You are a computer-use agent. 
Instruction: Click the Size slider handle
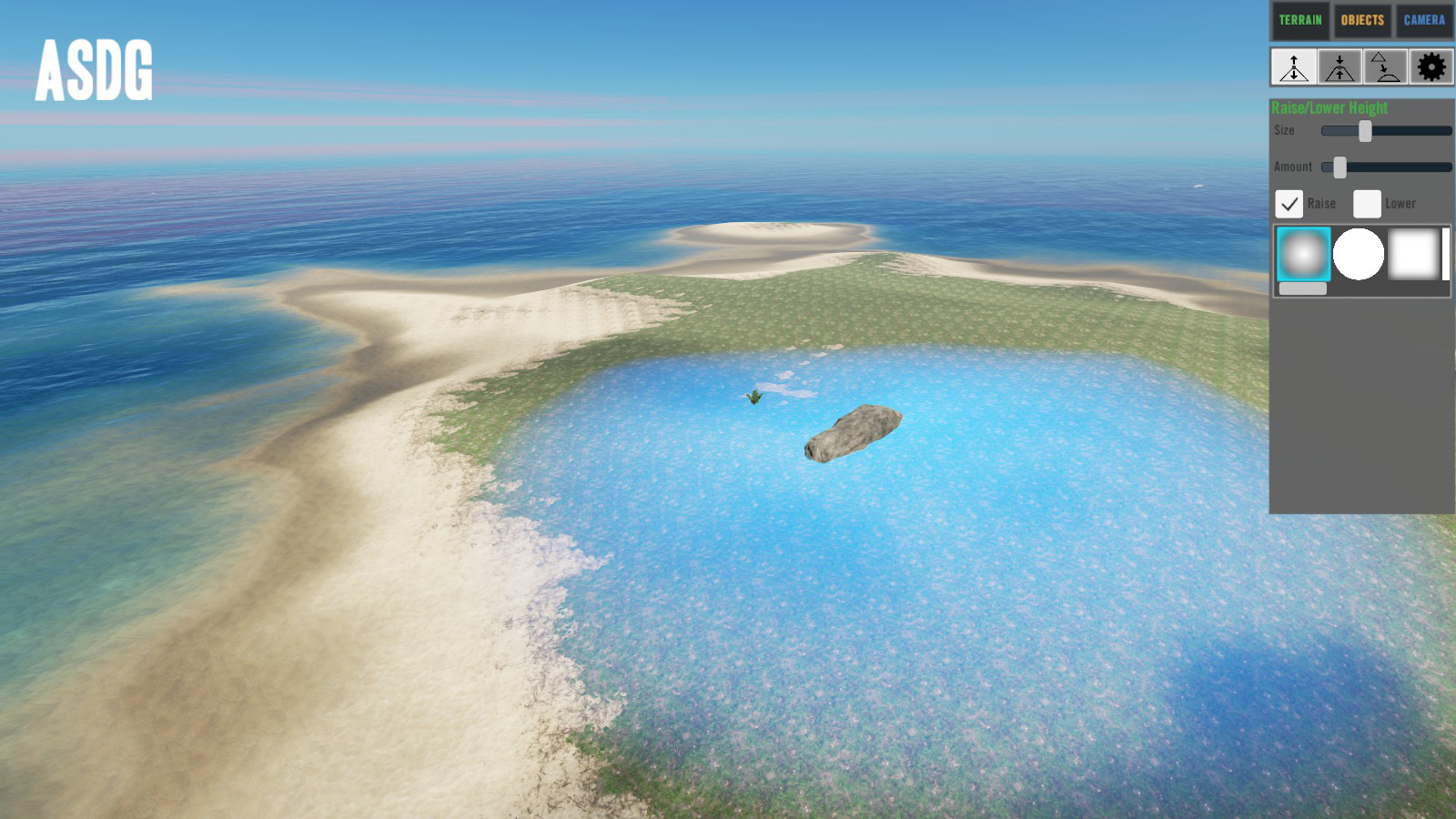coord(1365,131)
